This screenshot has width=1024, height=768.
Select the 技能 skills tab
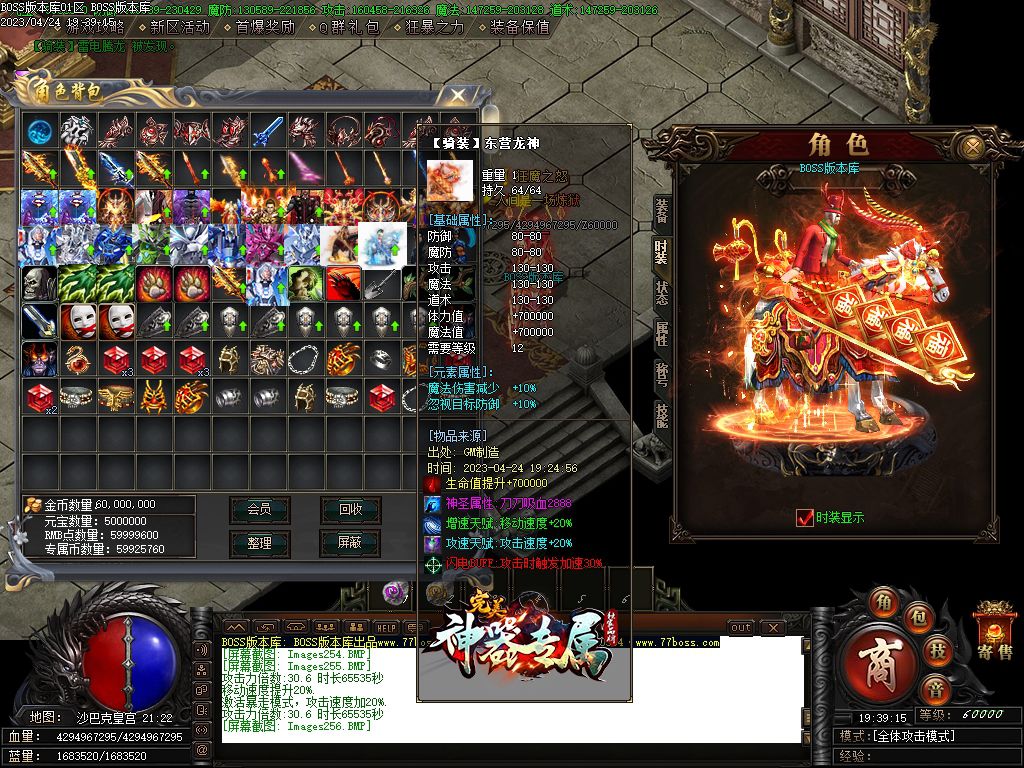click(x=662, y=414)
